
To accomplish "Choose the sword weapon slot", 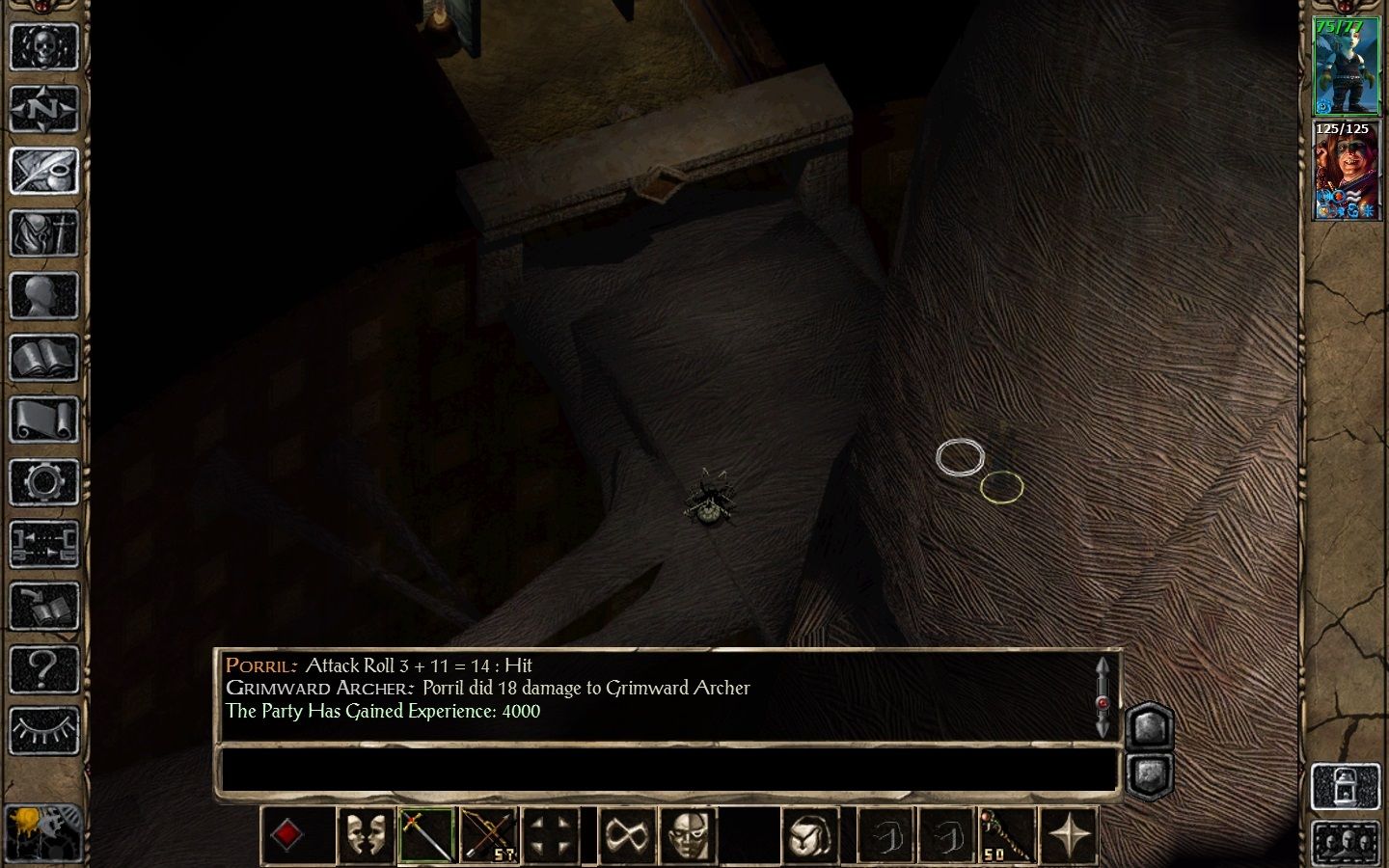I will click(x=427, y=835).
